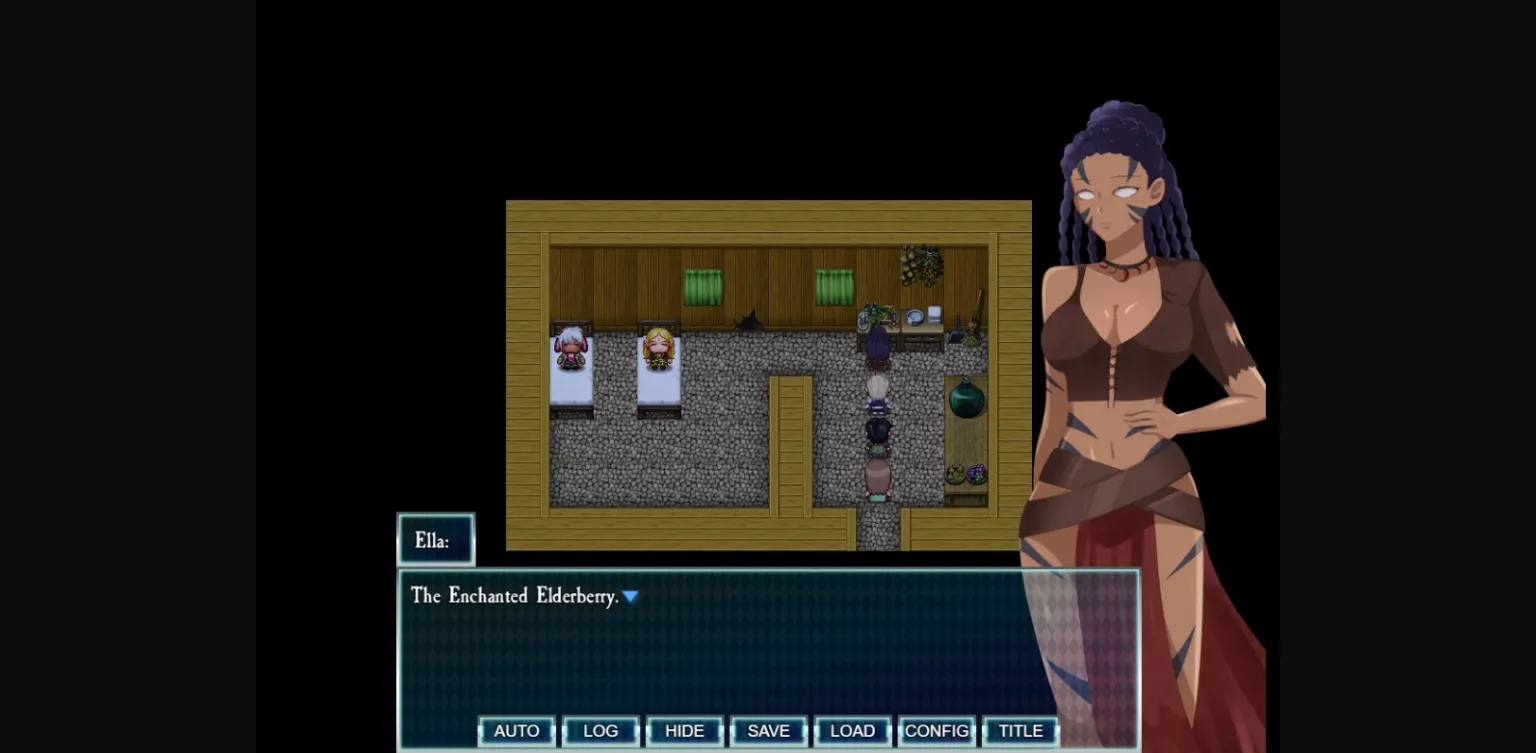Click the shopkeeper behind the counter
This screenshot has height=753, width=1536.
click(881, 345)
